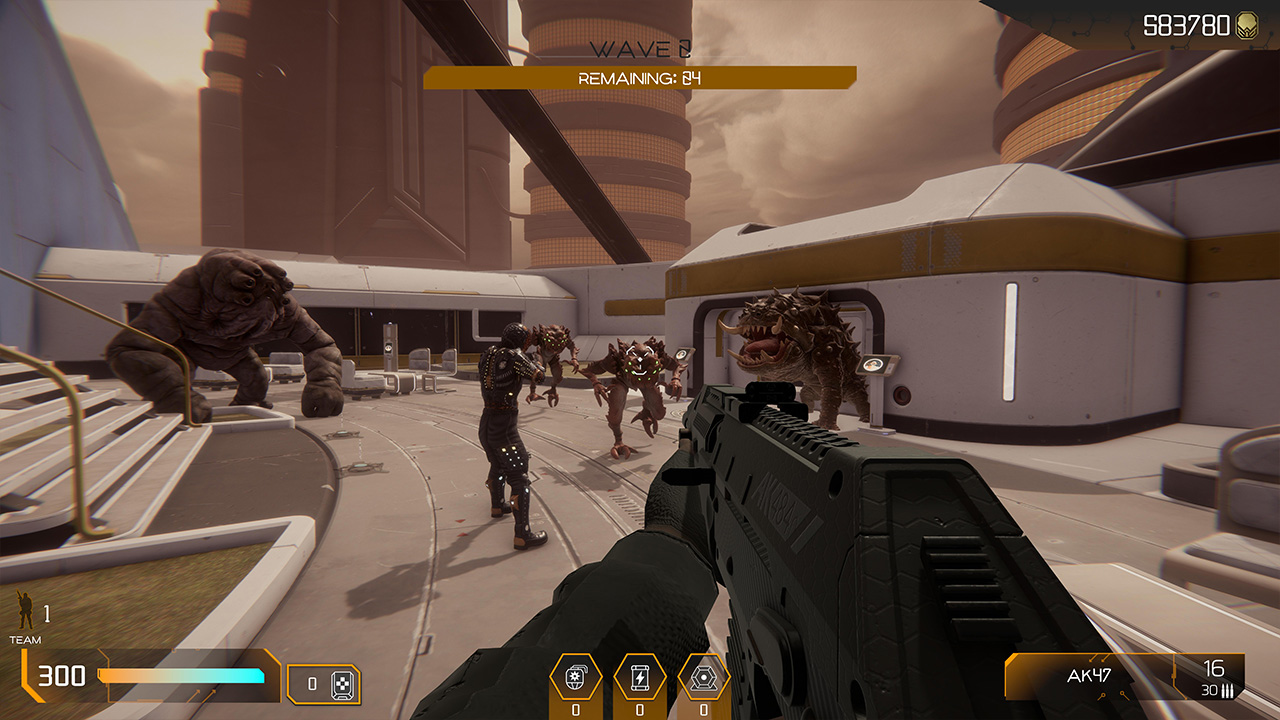Click the gradient health bar next to 300
The height and width of the screenshot is (720, 1280).
(180, 675)
